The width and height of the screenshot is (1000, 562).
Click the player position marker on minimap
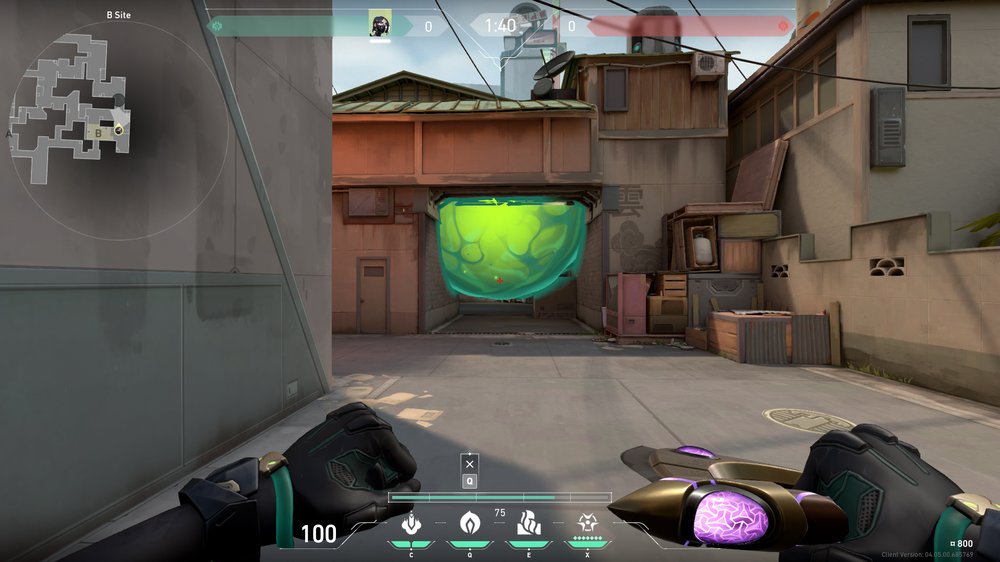[119, 128]
